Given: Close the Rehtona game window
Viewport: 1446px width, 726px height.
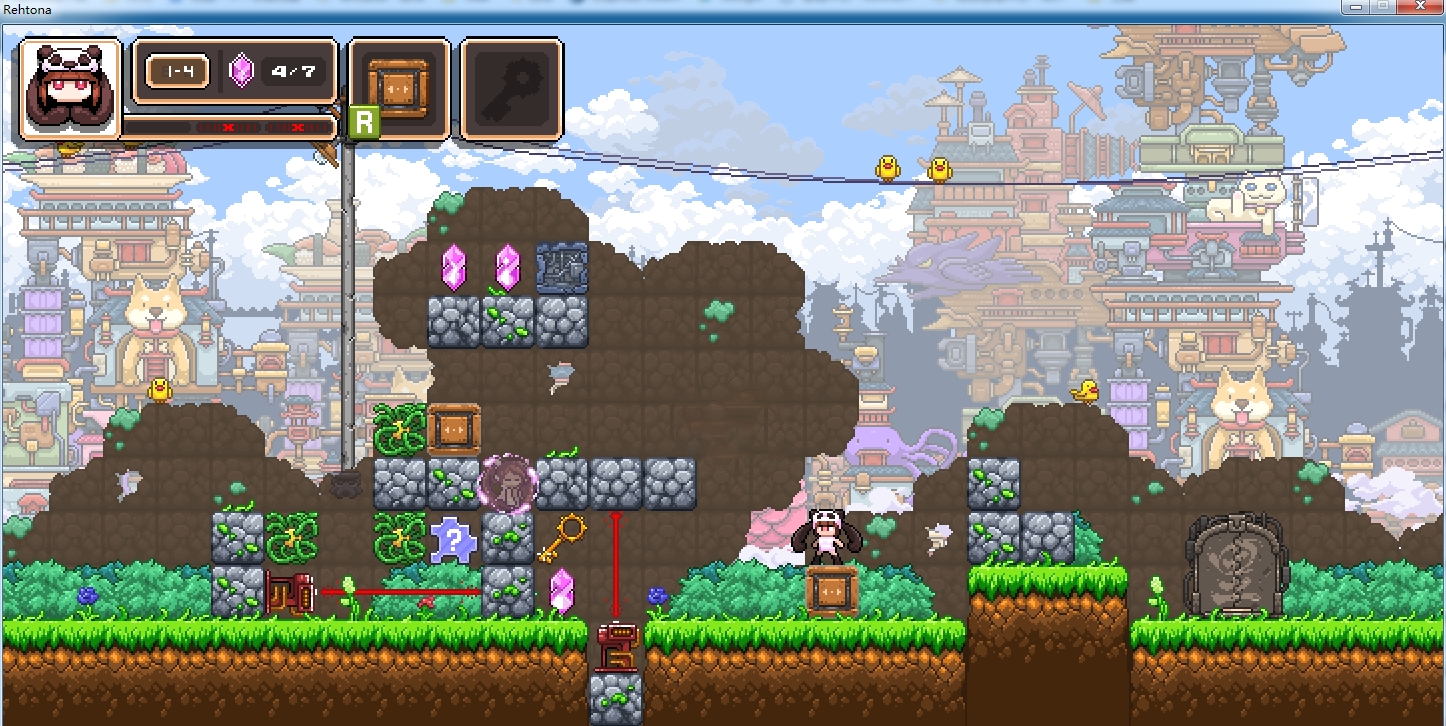Looking at the screenshot, I should 1418,6.
